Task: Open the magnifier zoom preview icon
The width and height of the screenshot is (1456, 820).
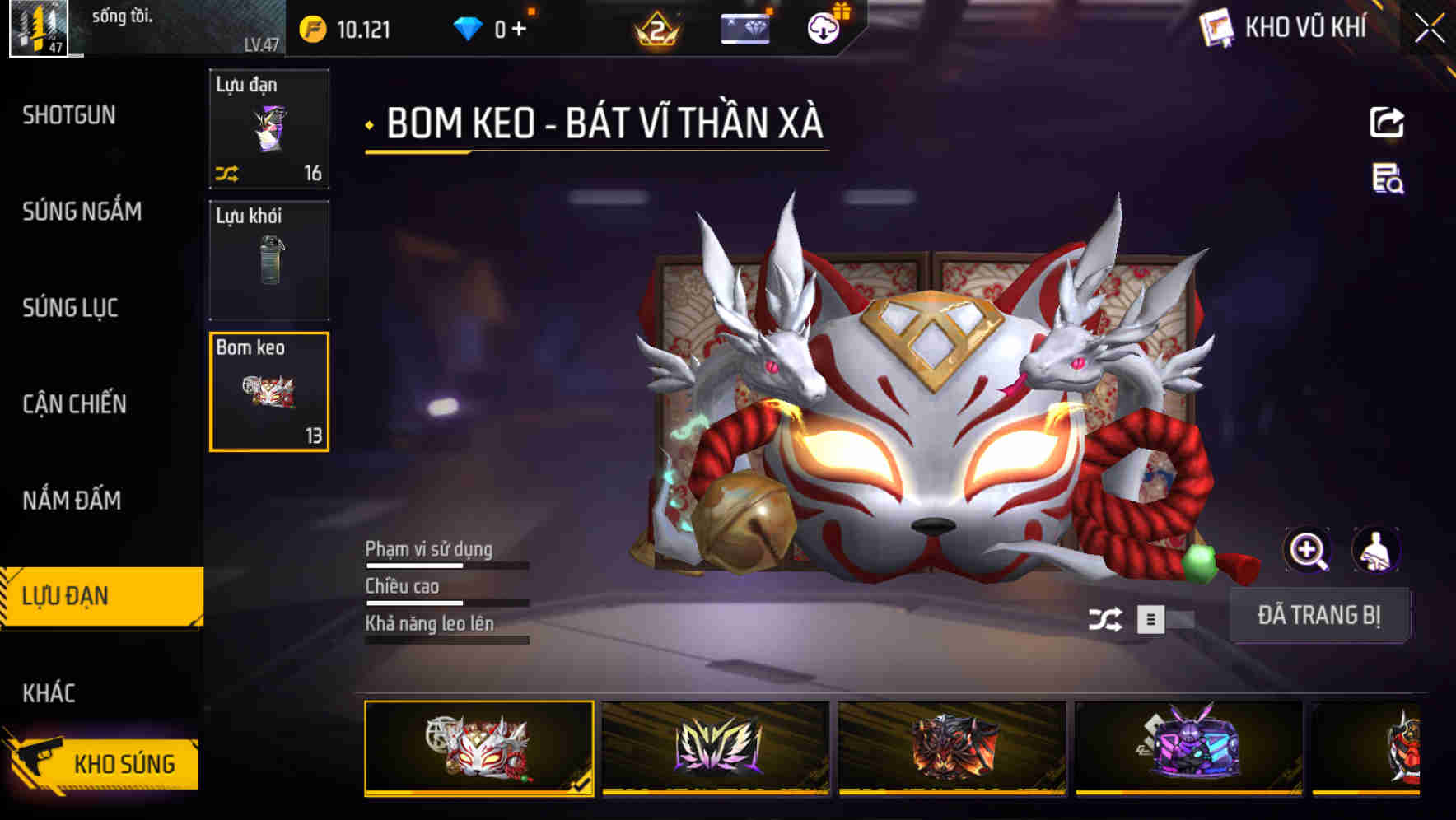Action: (x=1308, y=550)
